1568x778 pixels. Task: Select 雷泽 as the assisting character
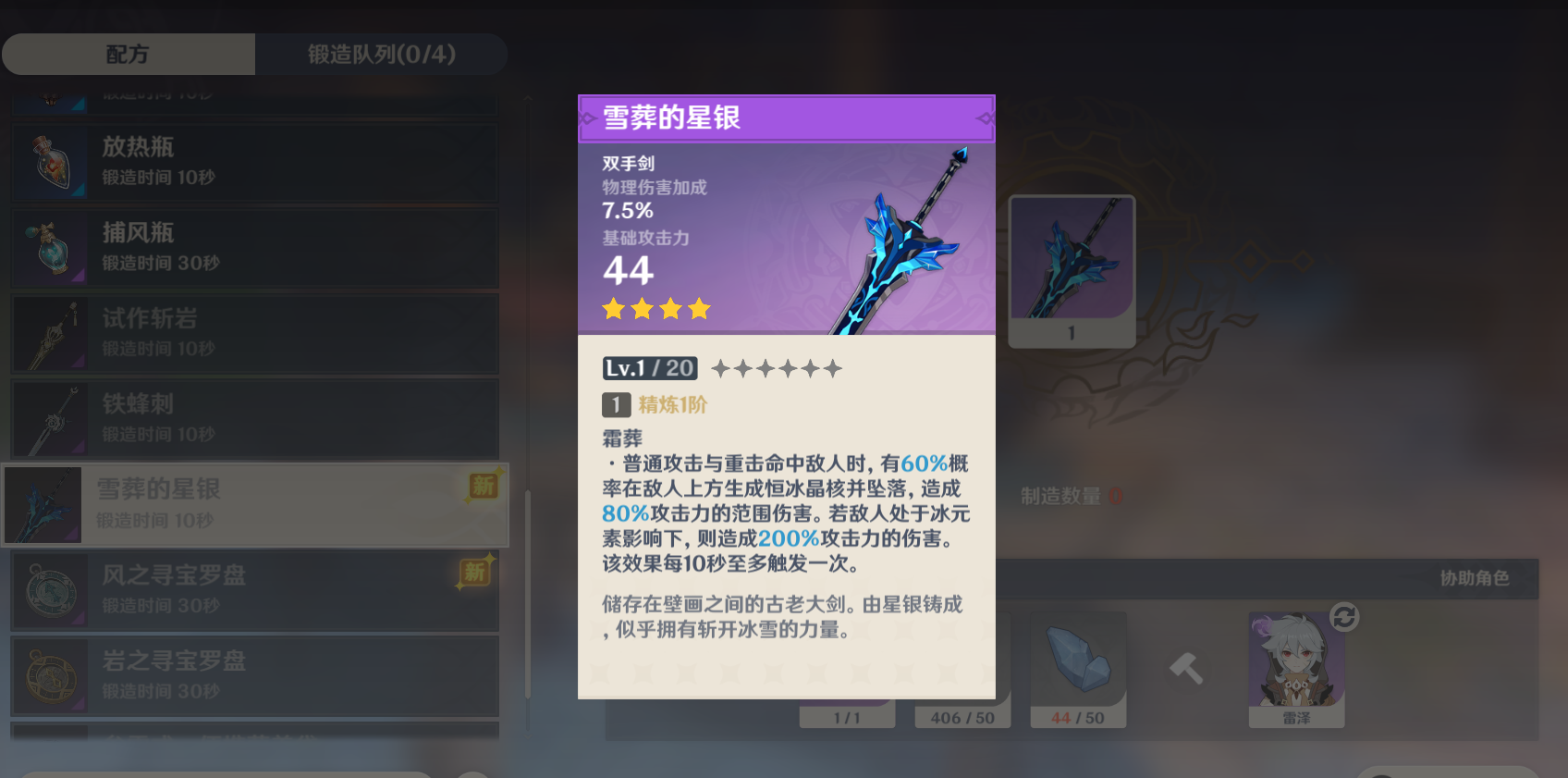pyautogui.click(x=1296, y=668)
